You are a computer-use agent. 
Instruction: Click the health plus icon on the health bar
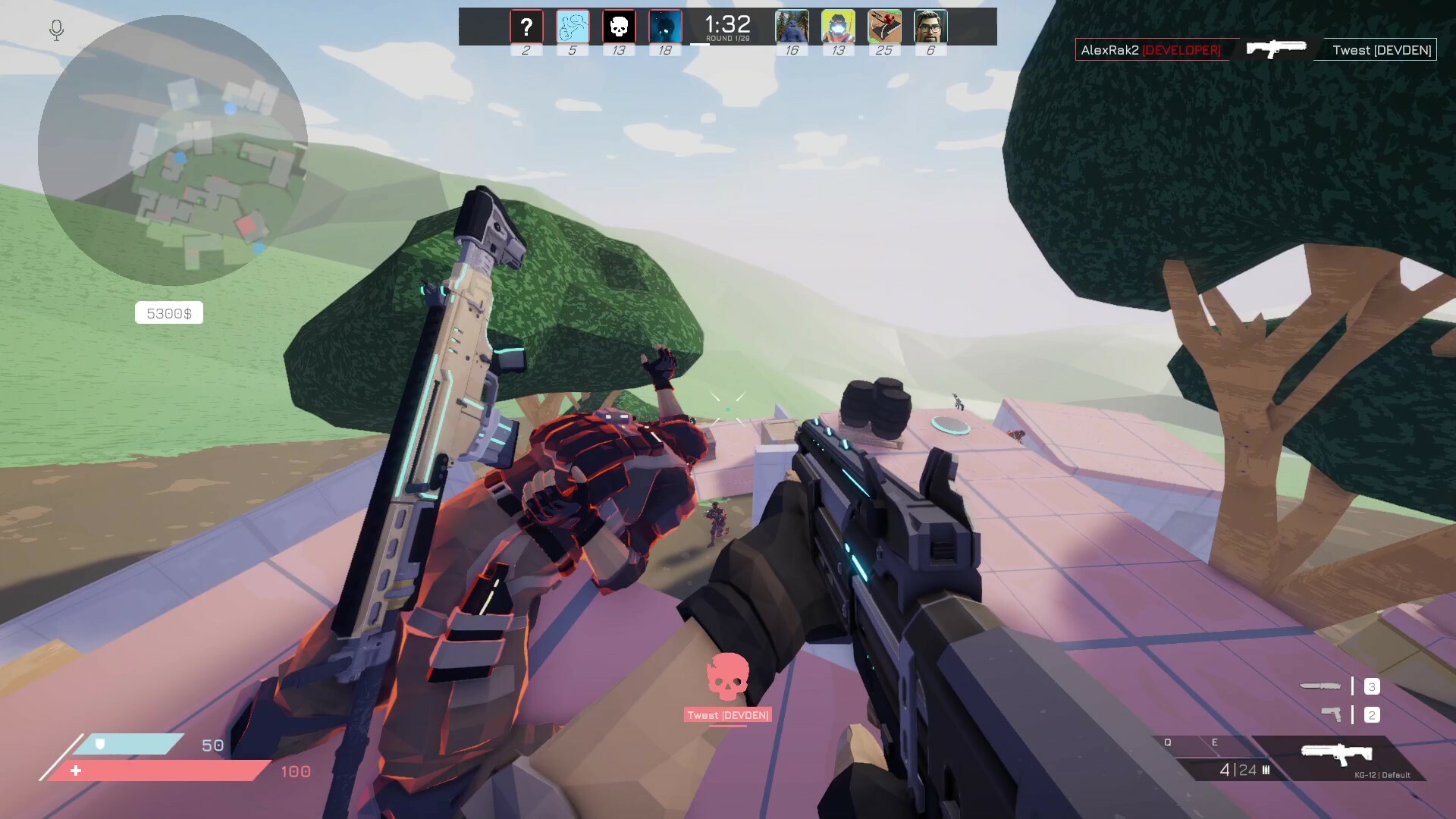click(76, 771)
